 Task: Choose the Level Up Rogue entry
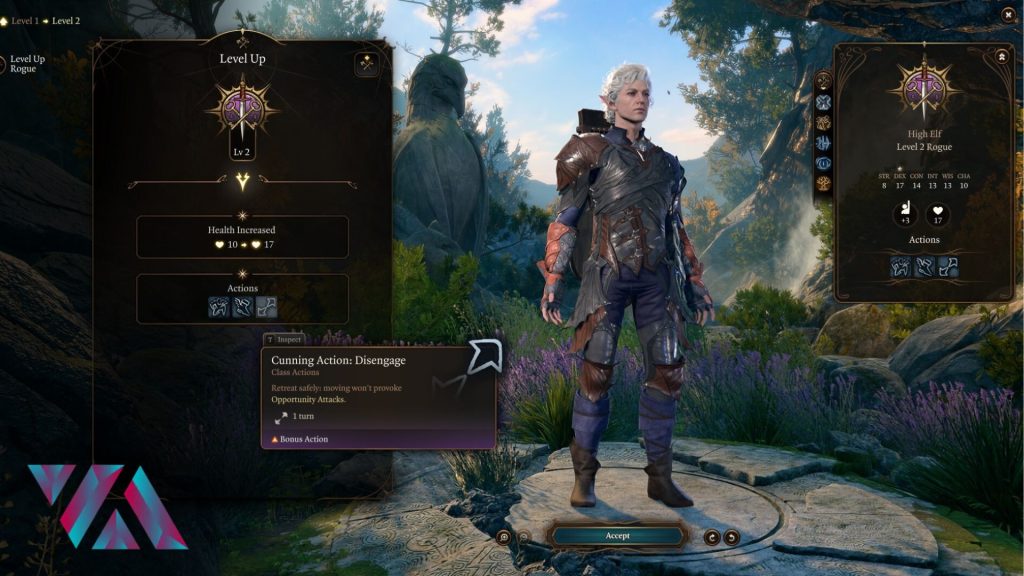[x=27, y=64]
